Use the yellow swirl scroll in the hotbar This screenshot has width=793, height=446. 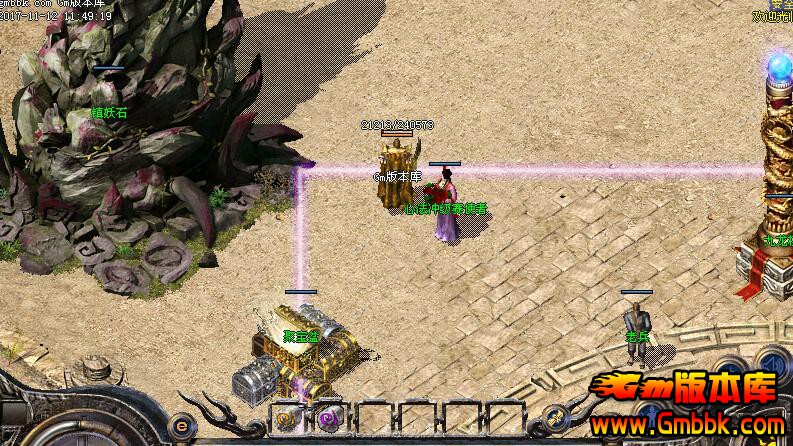(286, 419)
